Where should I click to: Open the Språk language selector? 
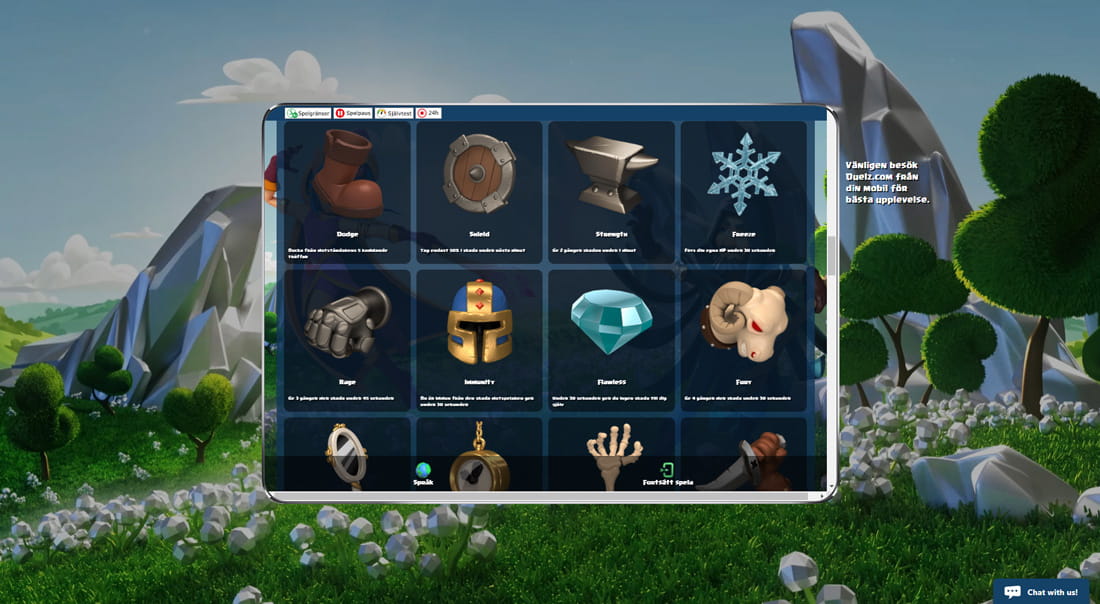point(423,474)
